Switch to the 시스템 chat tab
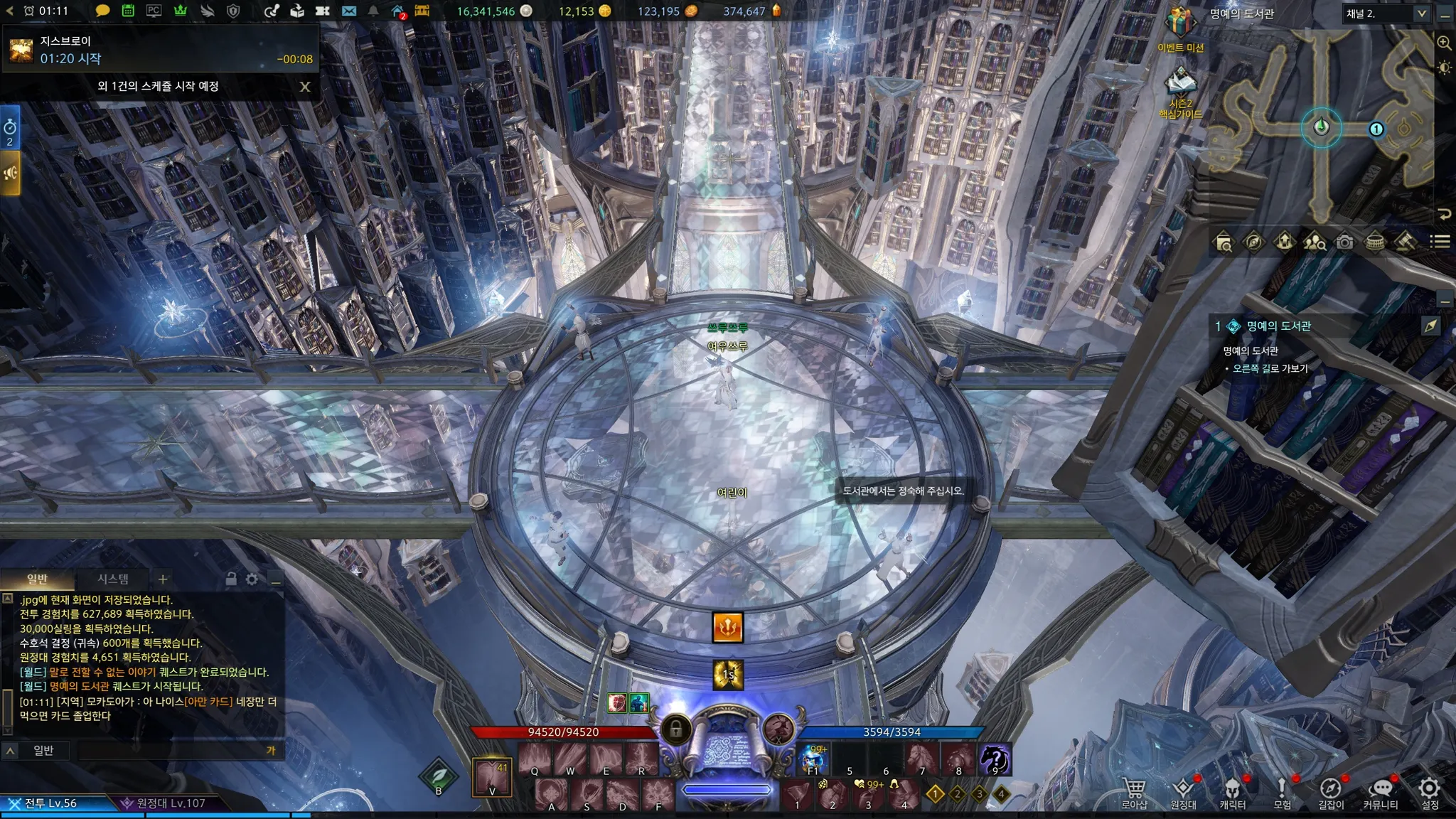 (113, 579)
